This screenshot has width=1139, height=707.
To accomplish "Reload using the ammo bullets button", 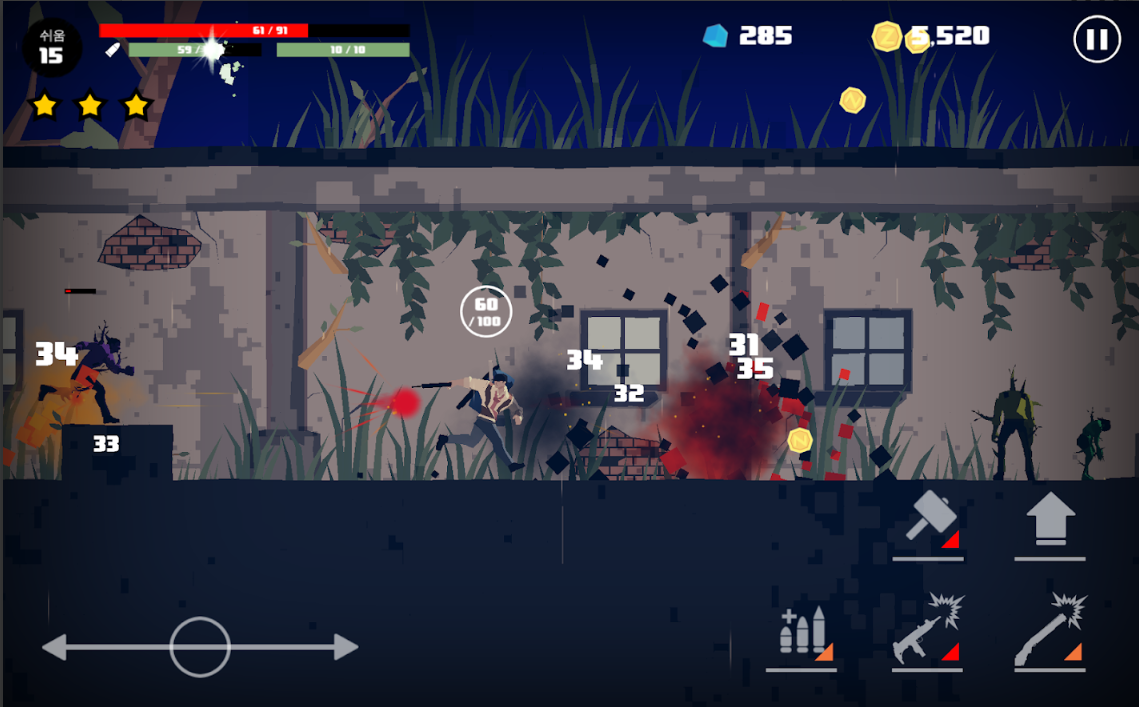I will pos(801,634).
